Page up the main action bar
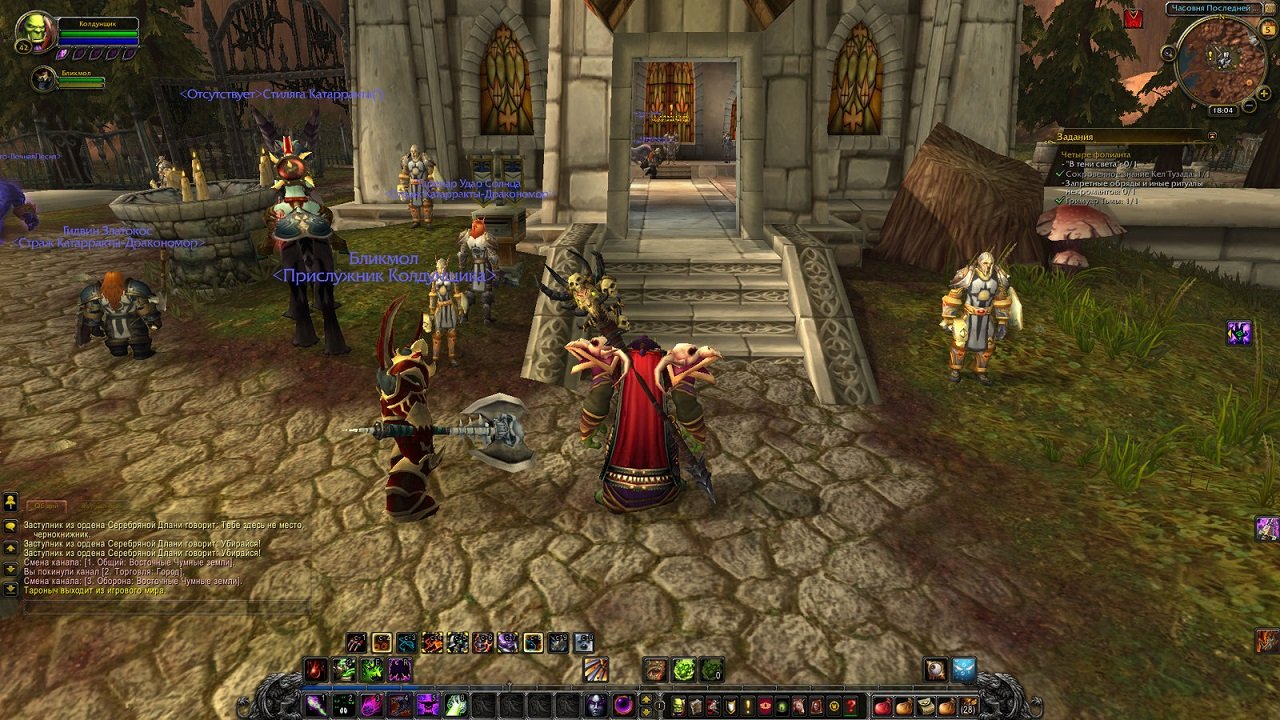The width and height of the screenshot is (1280, 720). (646, 699)
